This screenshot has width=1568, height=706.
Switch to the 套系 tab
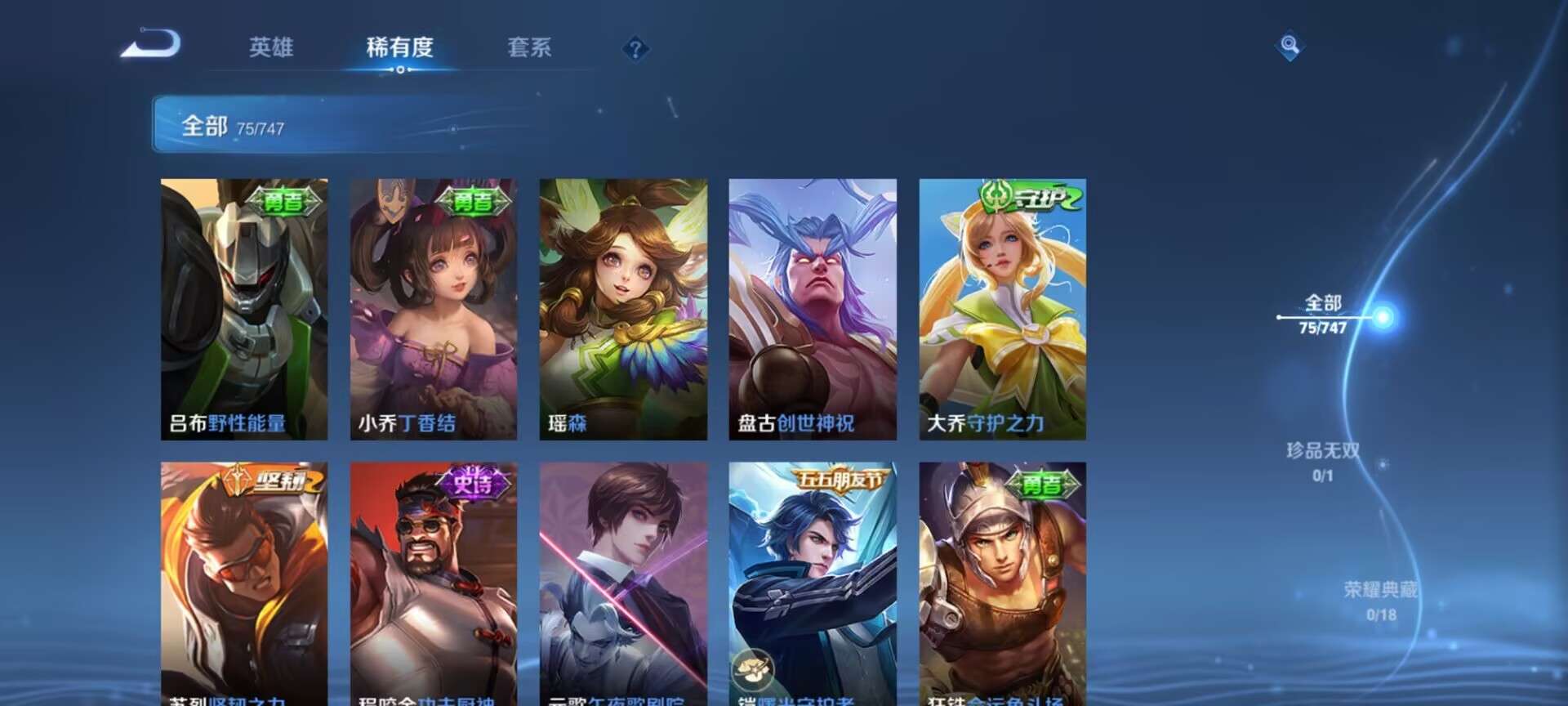528,47
